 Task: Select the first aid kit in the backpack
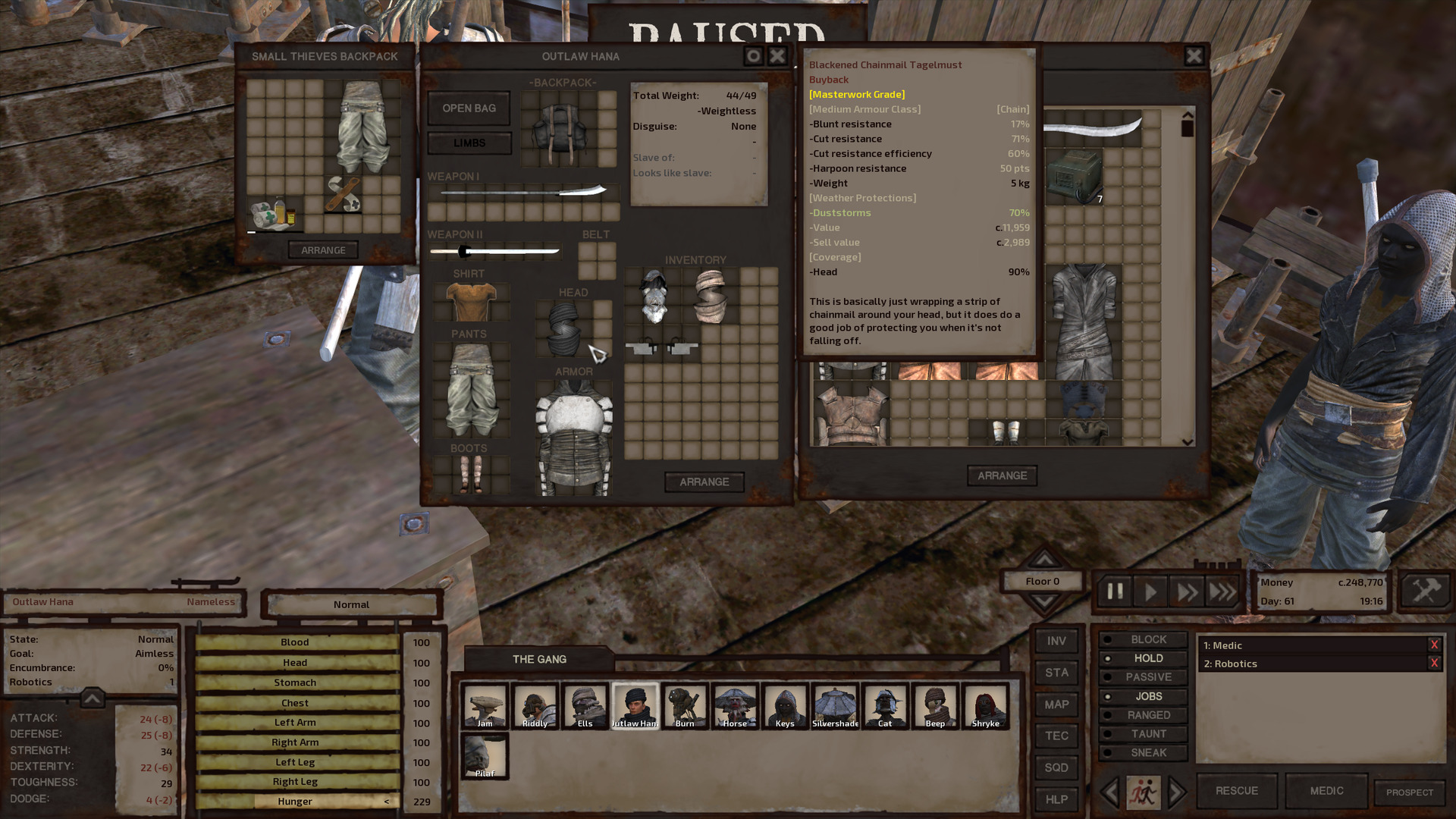[273, 215]
